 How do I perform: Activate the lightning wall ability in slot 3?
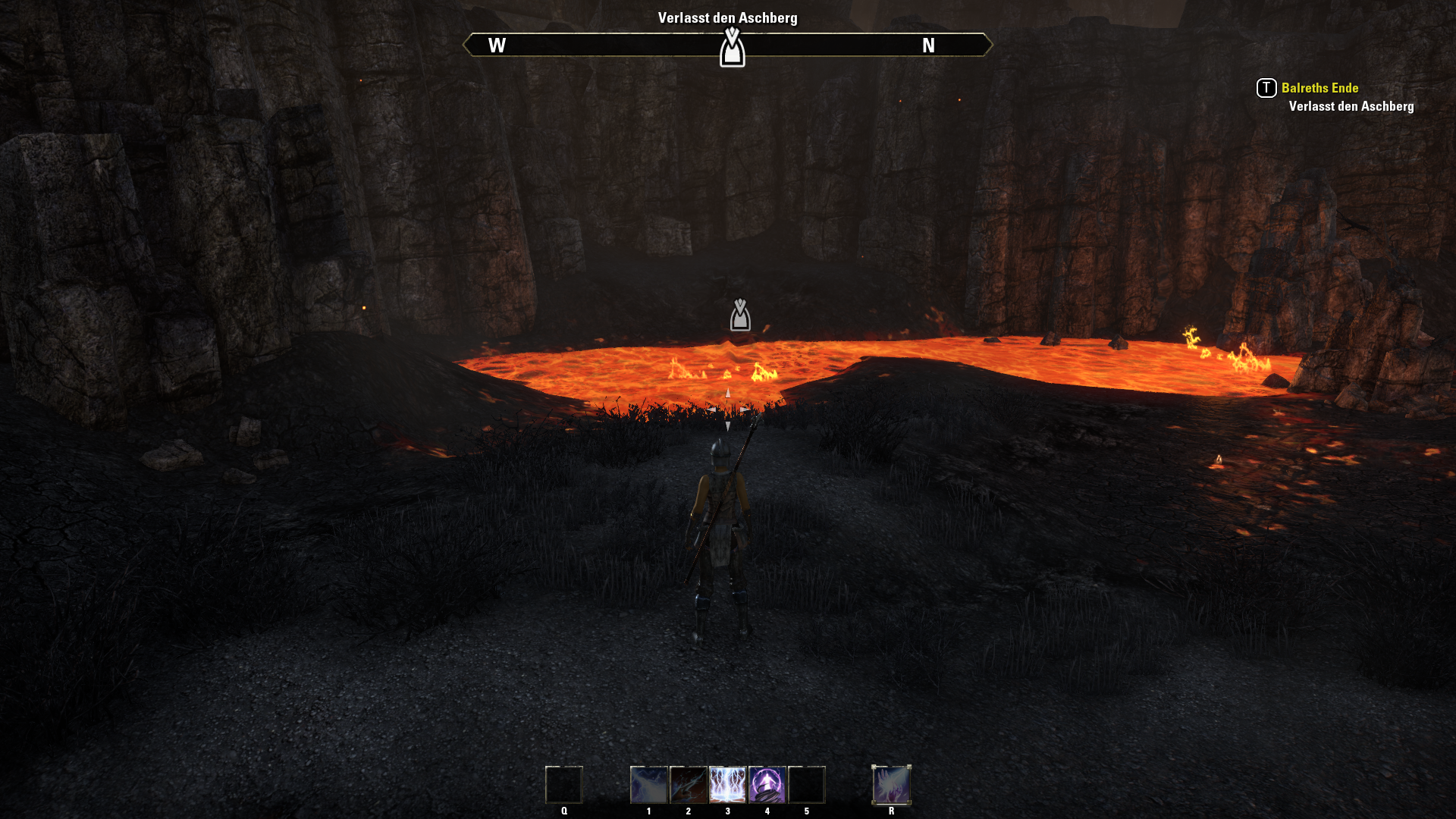point(727,785)
